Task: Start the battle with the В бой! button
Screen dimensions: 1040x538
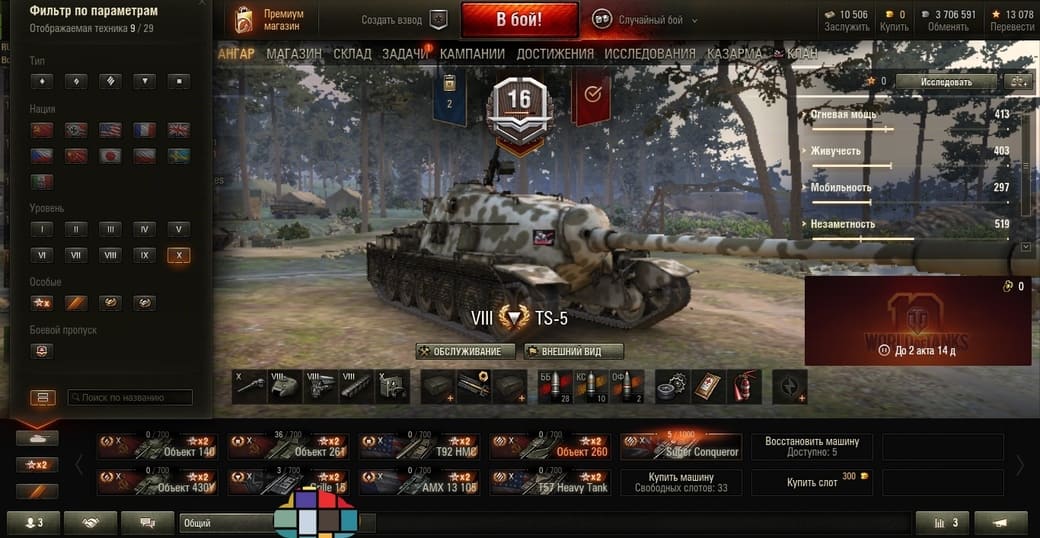Action: [519, 19]
